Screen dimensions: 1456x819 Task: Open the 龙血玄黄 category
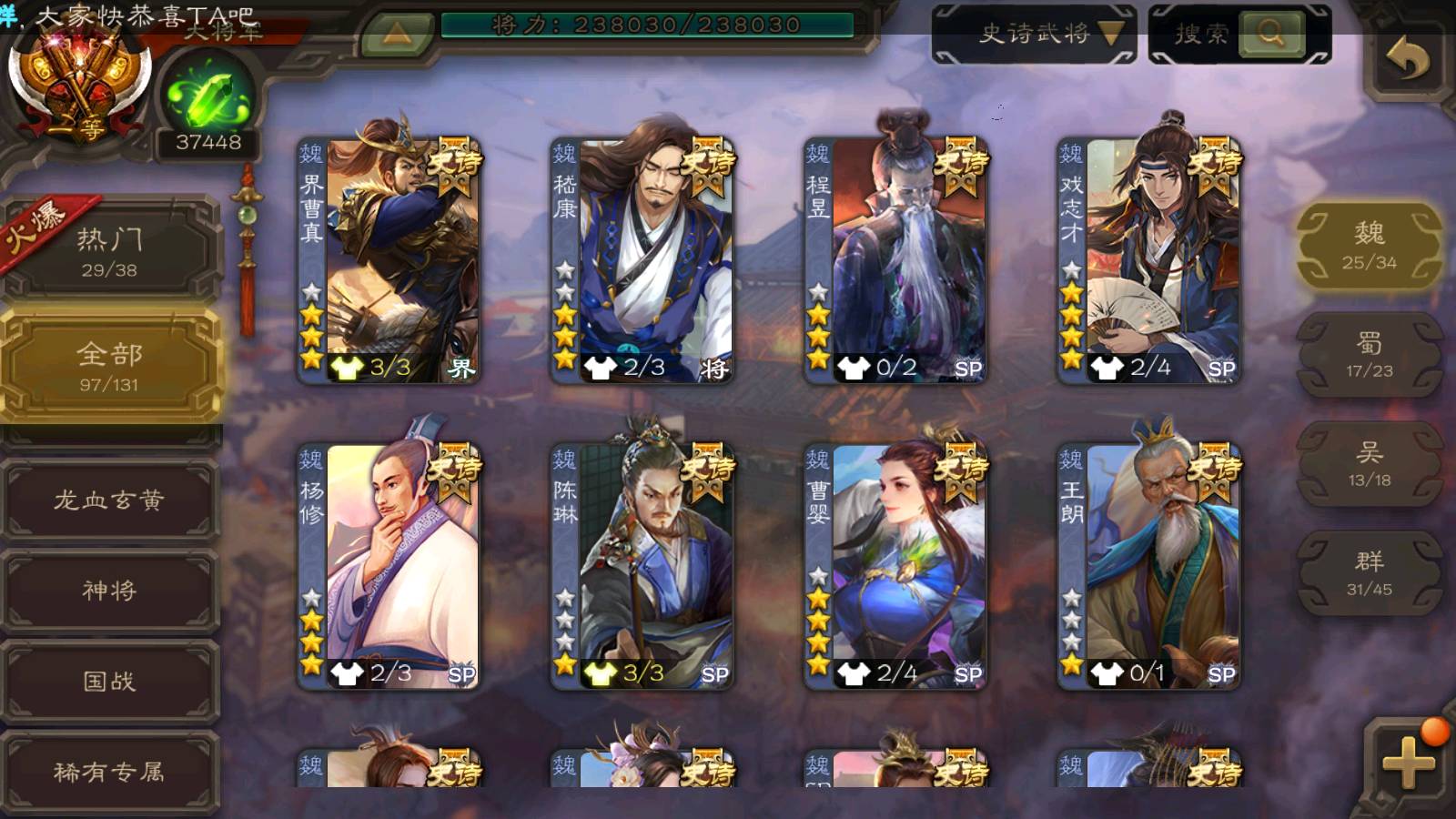pyautogui.click(x=109, y=500)
